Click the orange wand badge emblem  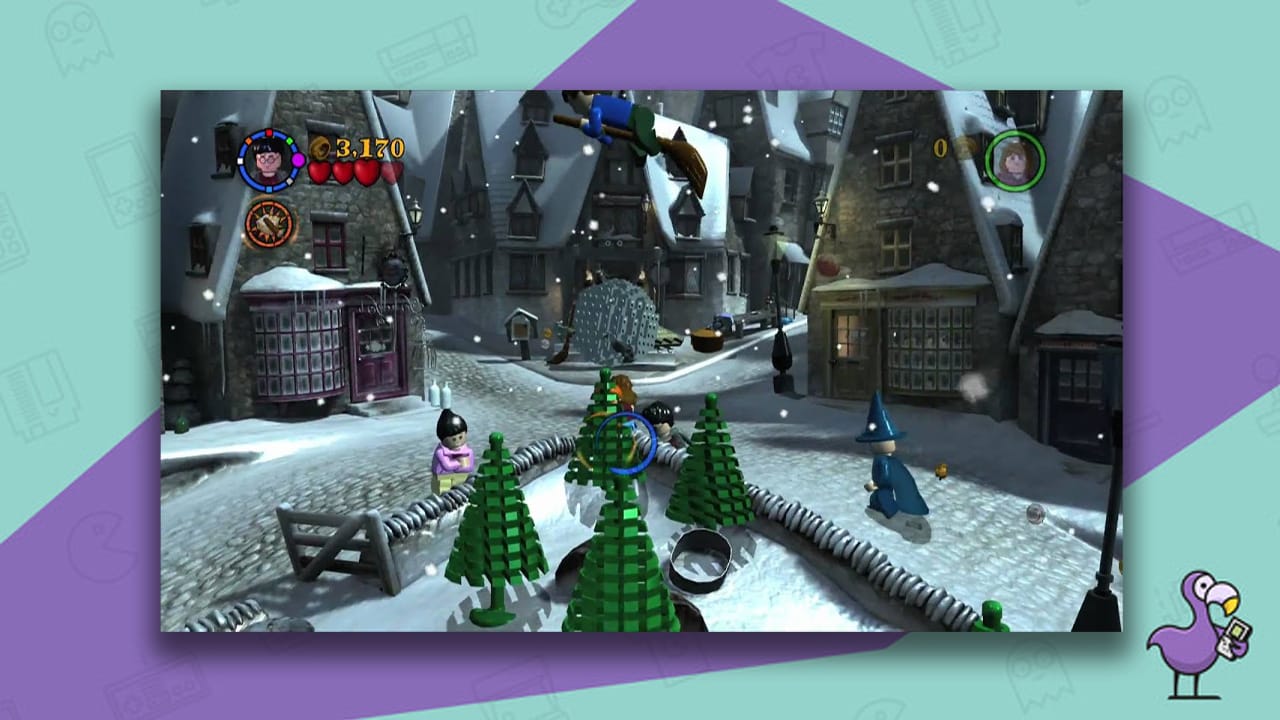click(266, 223)
